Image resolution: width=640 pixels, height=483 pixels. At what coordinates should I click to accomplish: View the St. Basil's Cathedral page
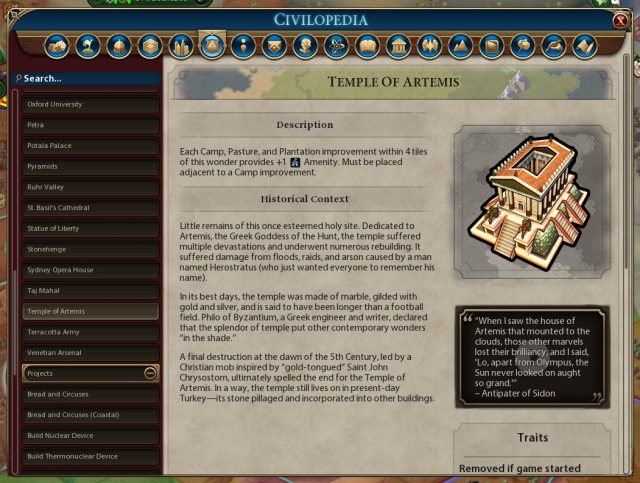coord(91,208)
